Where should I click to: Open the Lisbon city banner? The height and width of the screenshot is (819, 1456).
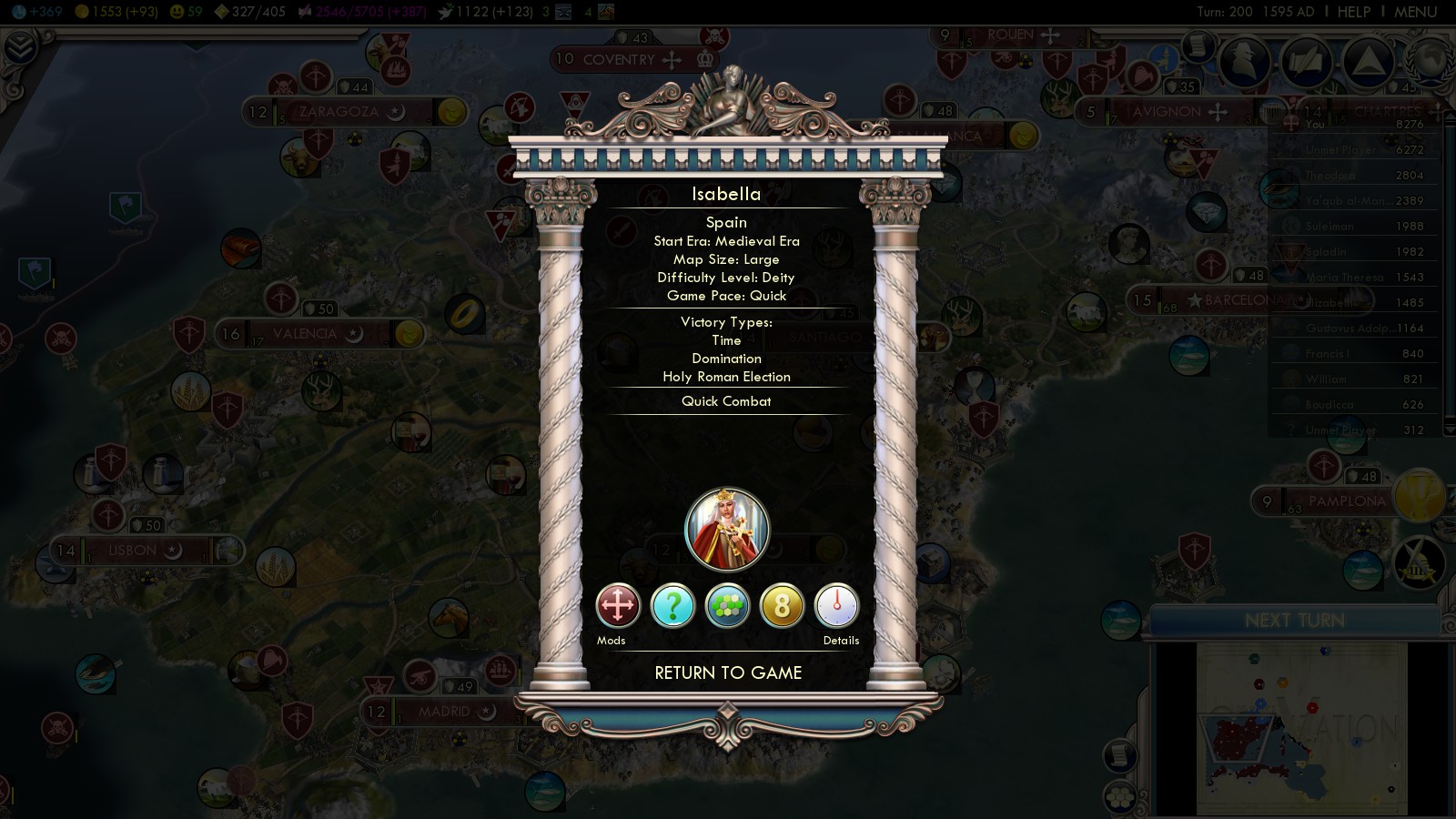133,551
